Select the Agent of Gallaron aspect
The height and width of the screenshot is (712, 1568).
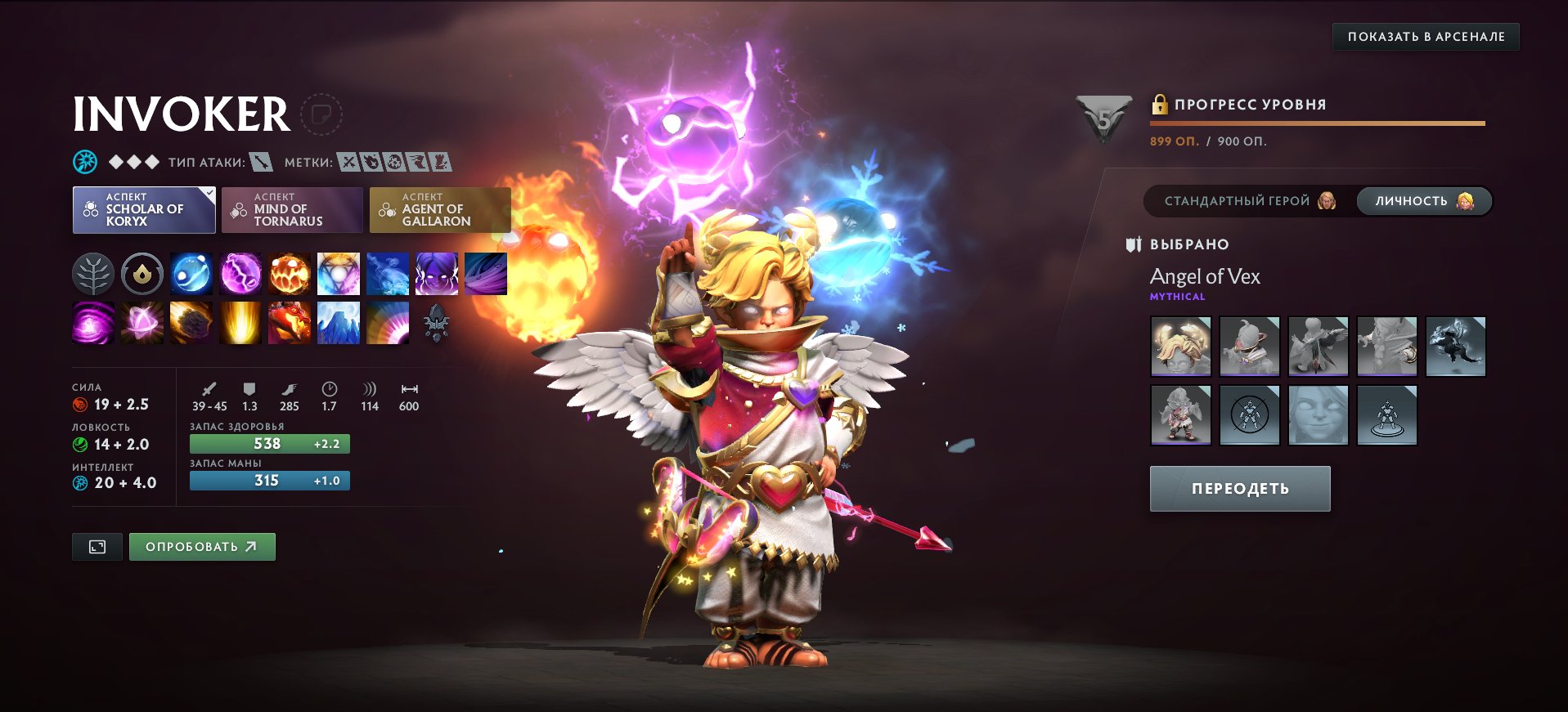pos(439,210)
